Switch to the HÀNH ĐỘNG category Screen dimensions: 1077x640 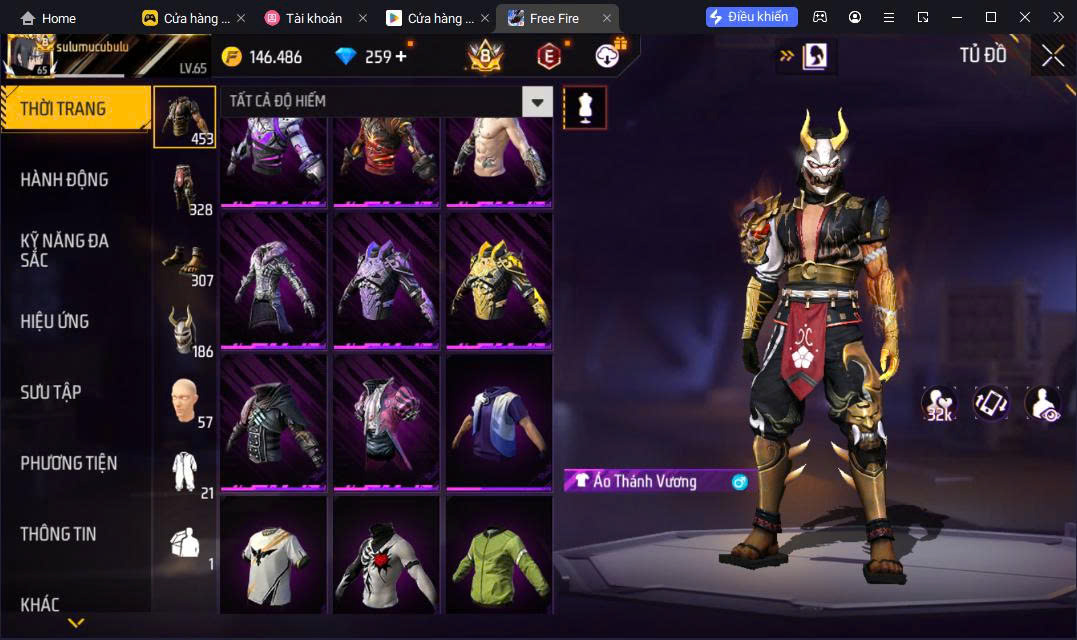pos(64,180)
